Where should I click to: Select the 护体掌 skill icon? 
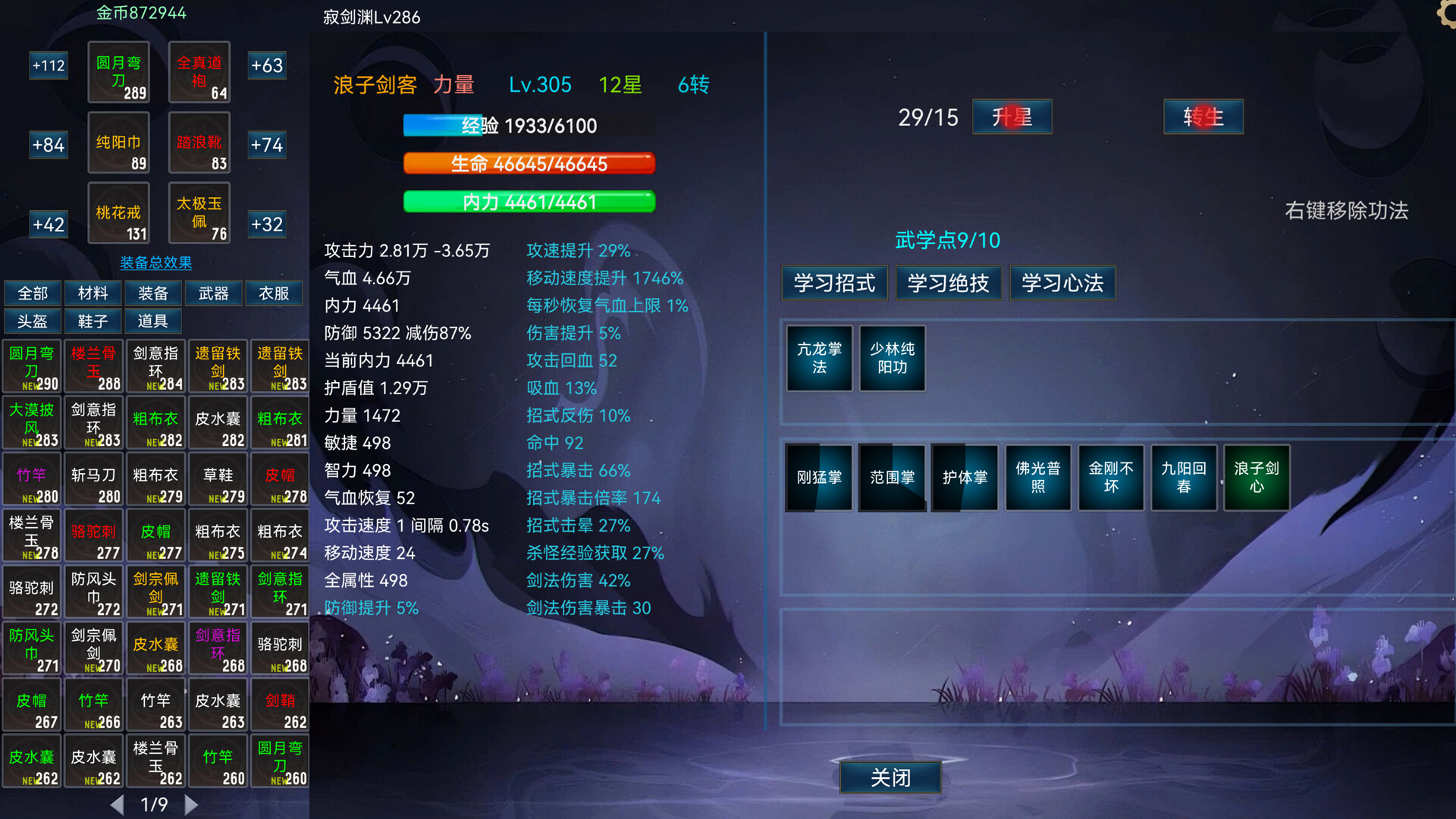(965, 478)
